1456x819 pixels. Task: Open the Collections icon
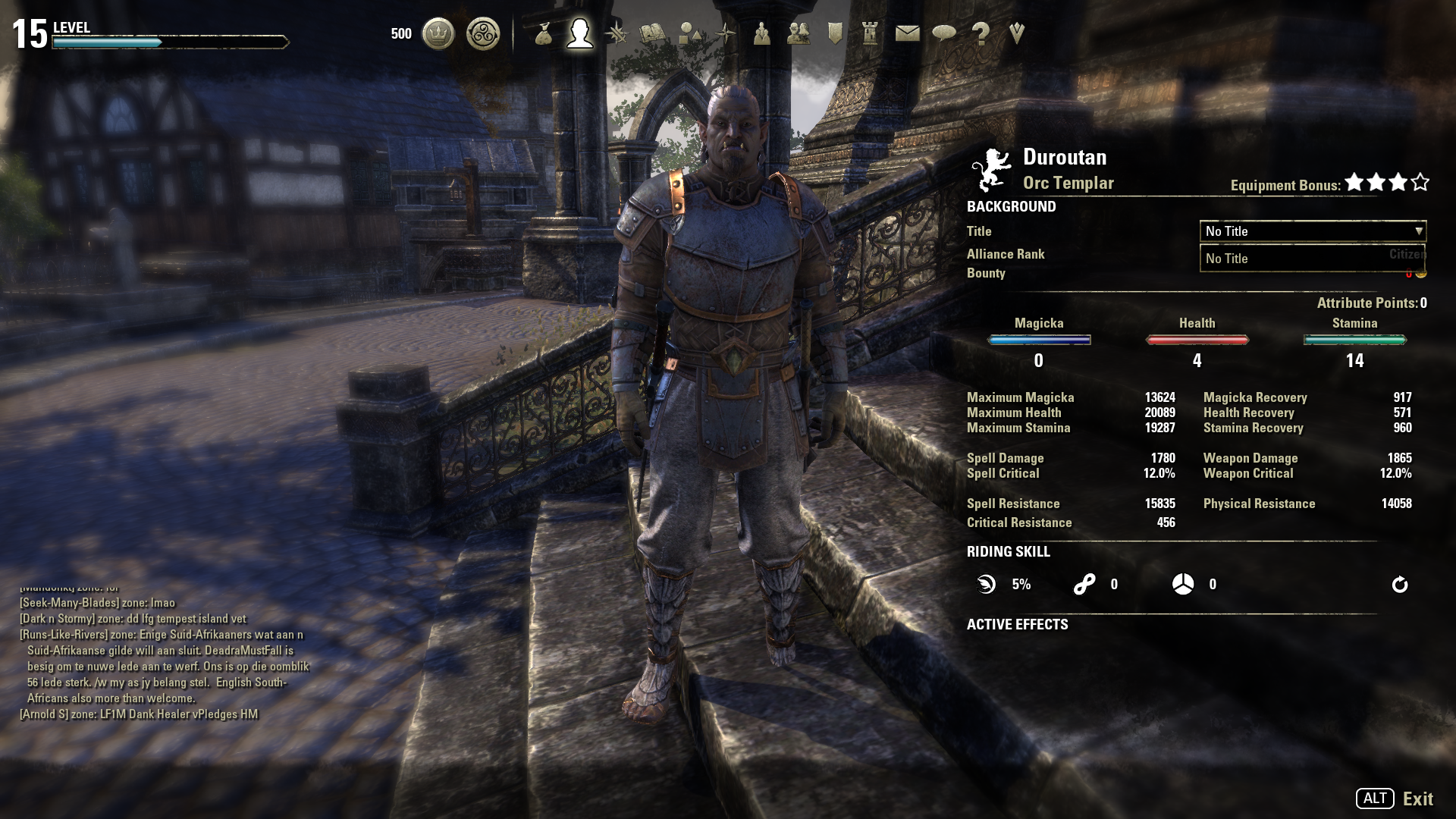(x=689, y=33)
